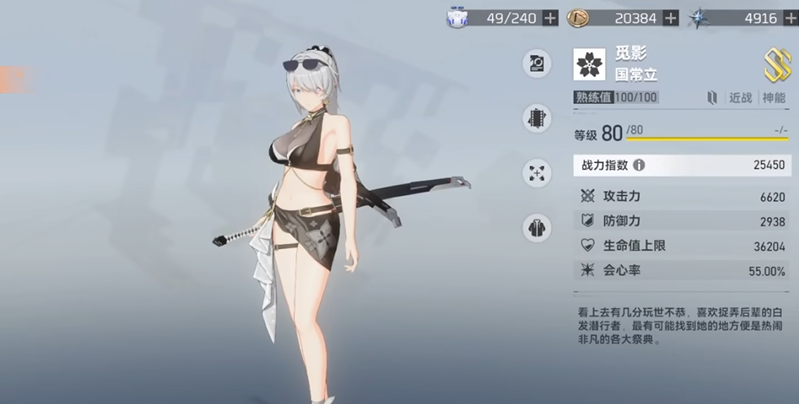This screenshot has height=404, width=799.
Task: Open the film strip icon
Action: click(537, 118)
